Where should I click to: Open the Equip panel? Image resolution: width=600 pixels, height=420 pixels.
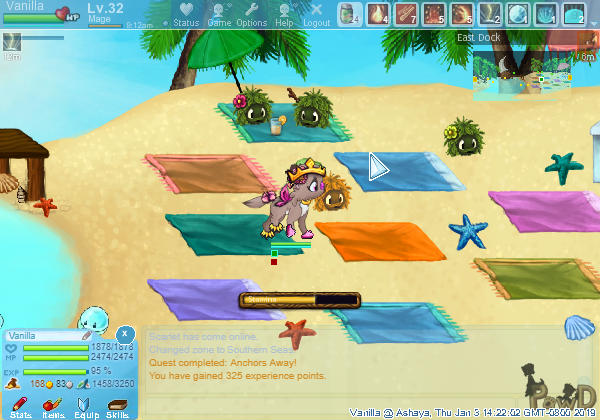point(85,405)
